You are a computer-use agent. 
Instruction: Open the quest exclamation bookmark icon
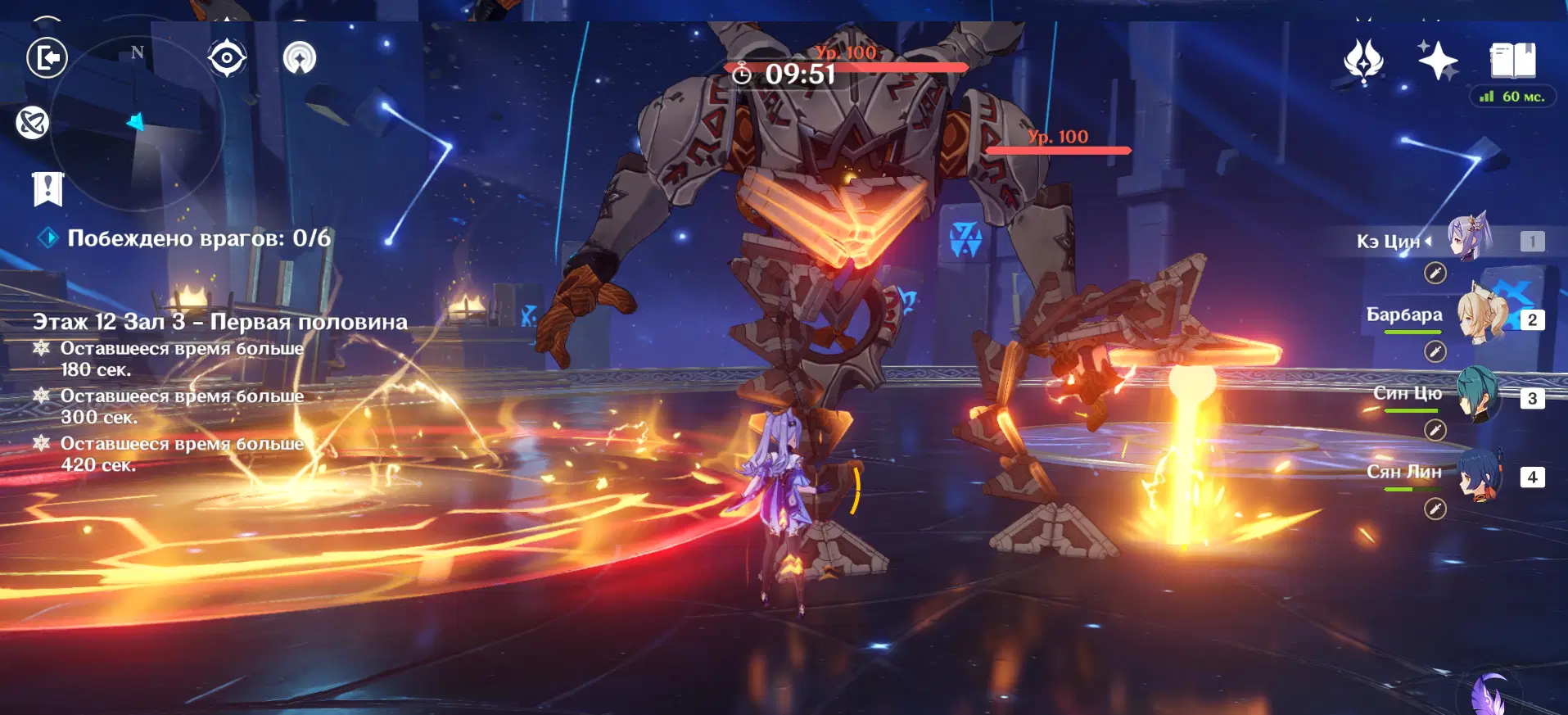47,188
